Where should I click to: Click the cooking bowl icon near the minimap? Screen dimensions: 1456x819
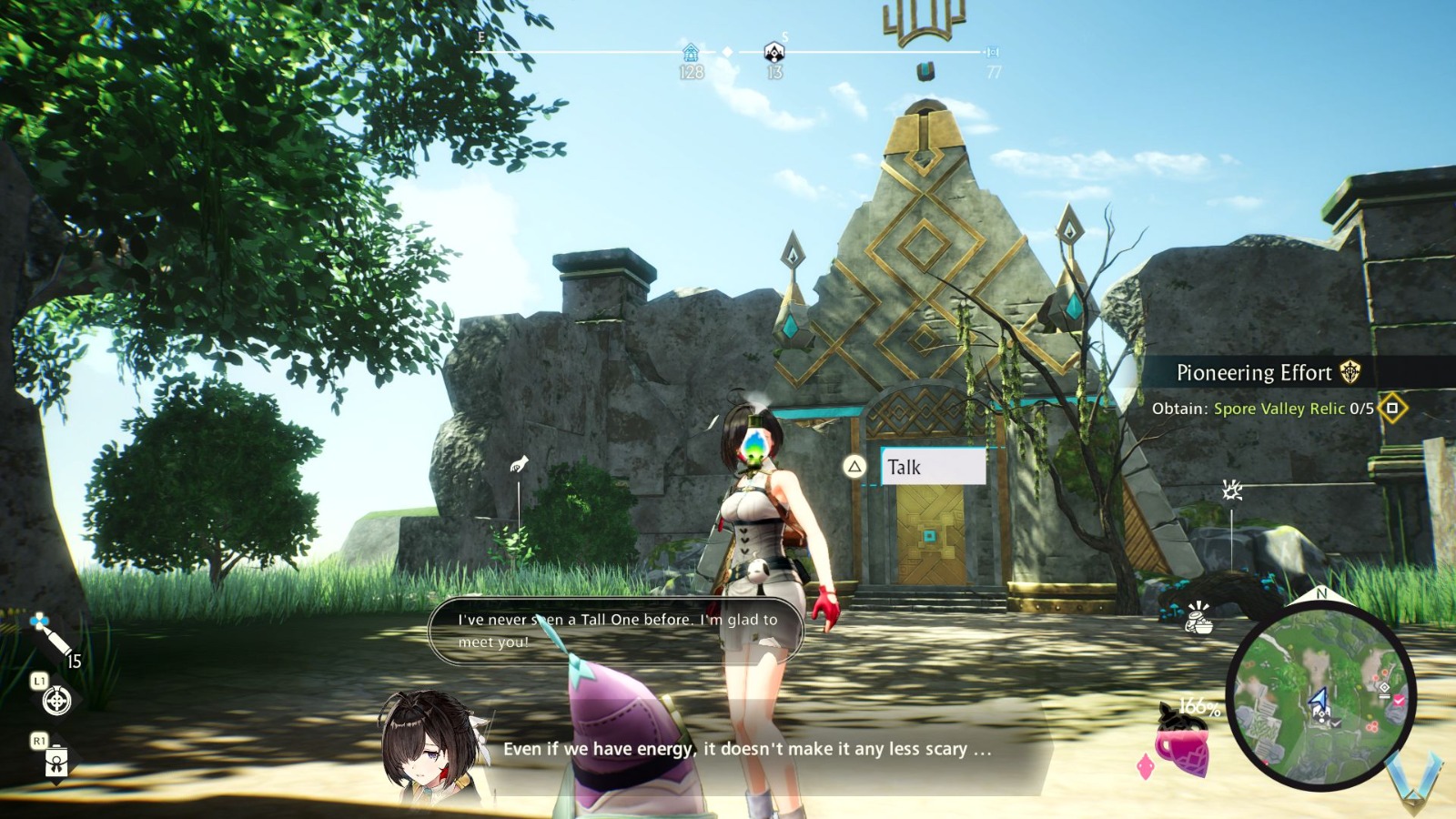point(1199,622)
